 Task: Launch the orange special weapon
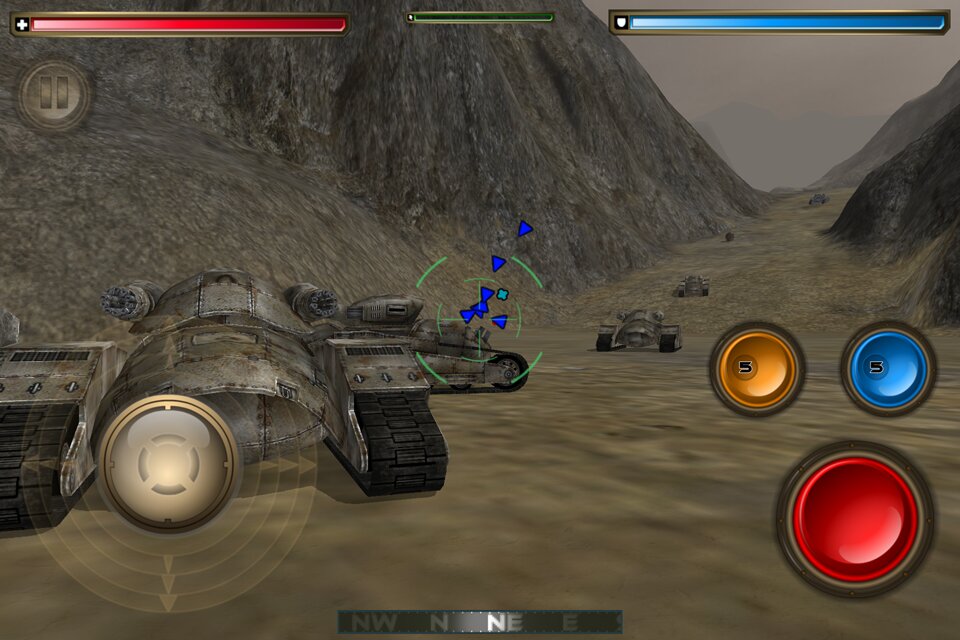(757, 369)
